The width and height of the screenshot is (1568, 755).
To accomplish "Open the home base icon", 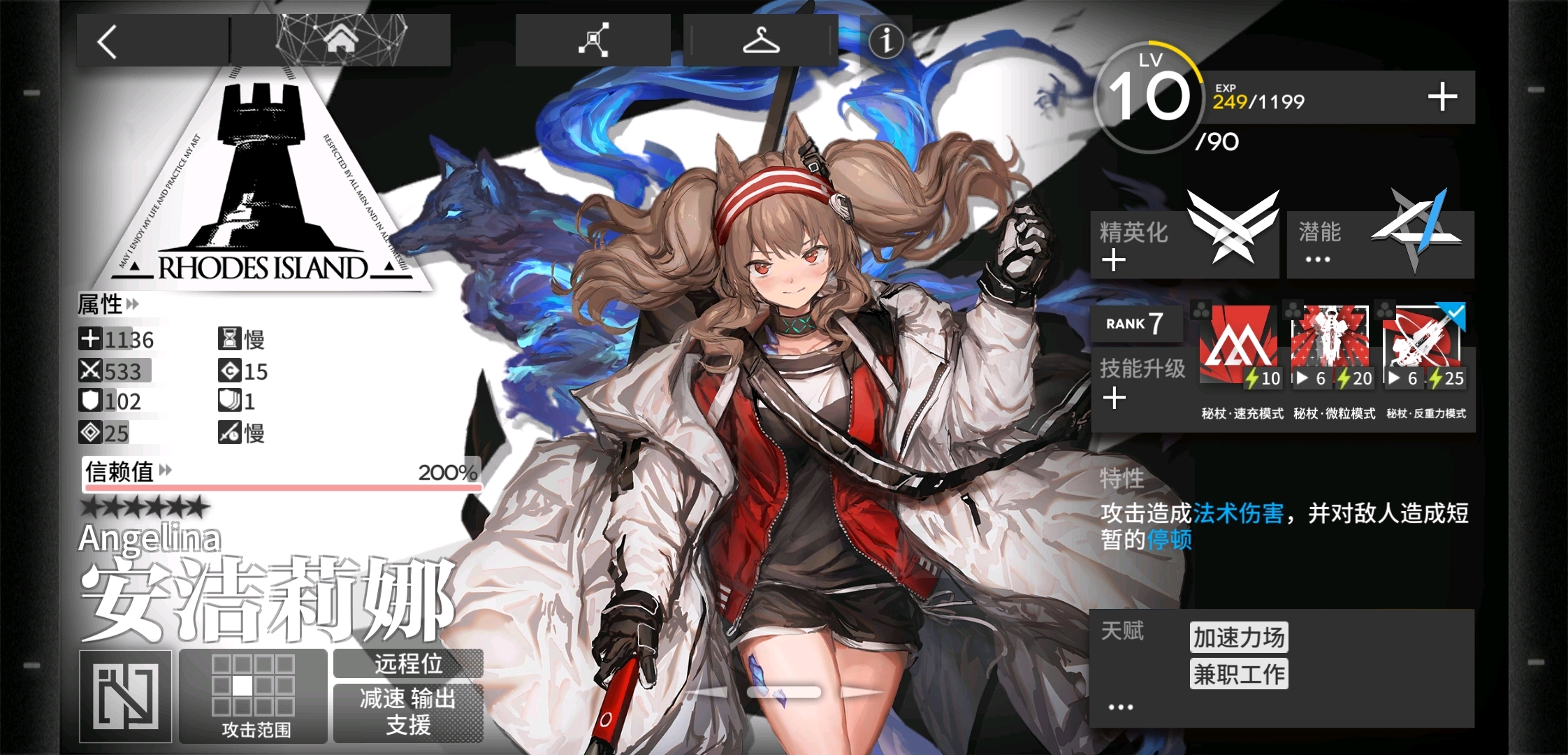I will click(x=342, y=42).
